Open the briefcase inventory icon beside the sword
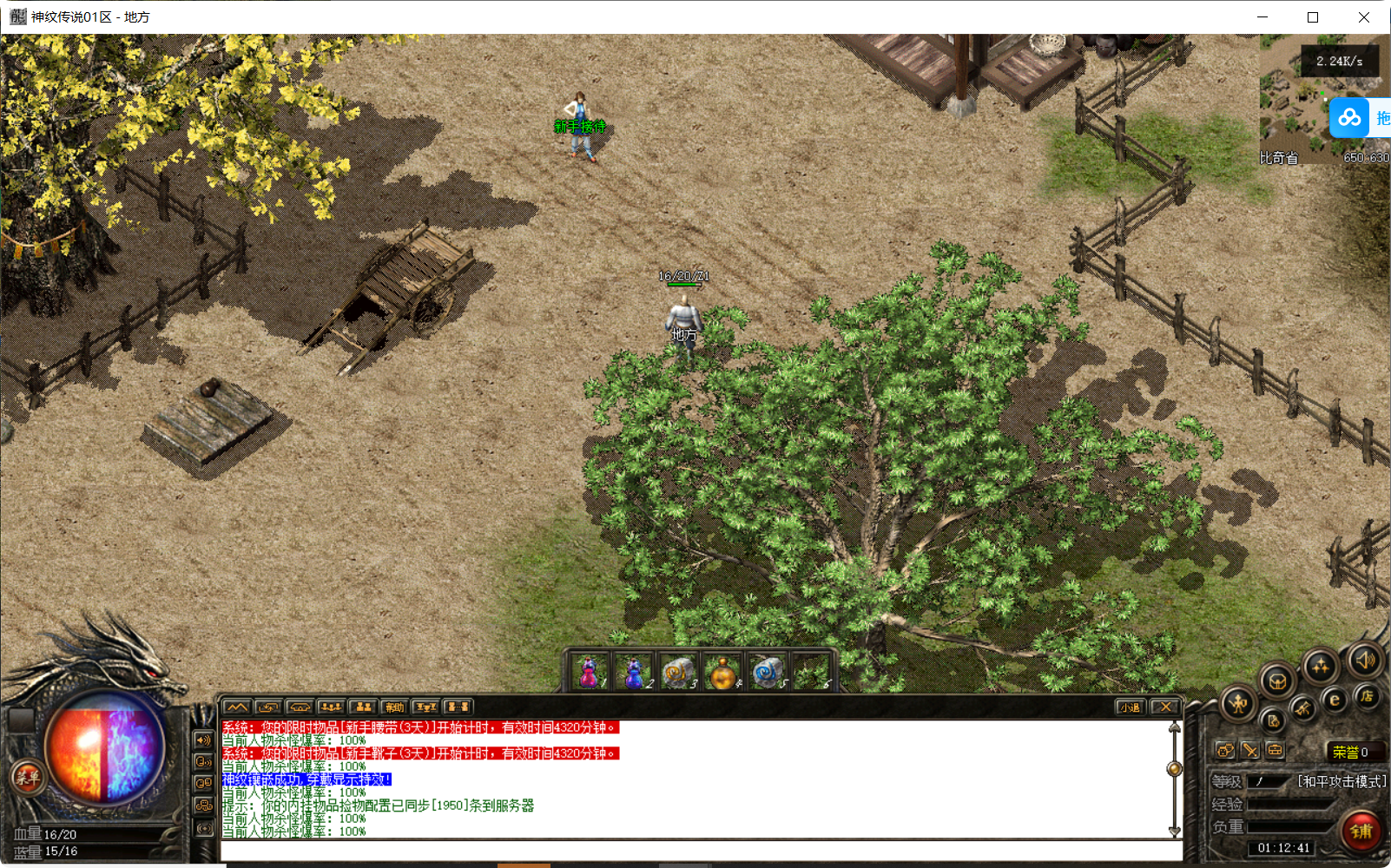 (x=1275, y=750)
